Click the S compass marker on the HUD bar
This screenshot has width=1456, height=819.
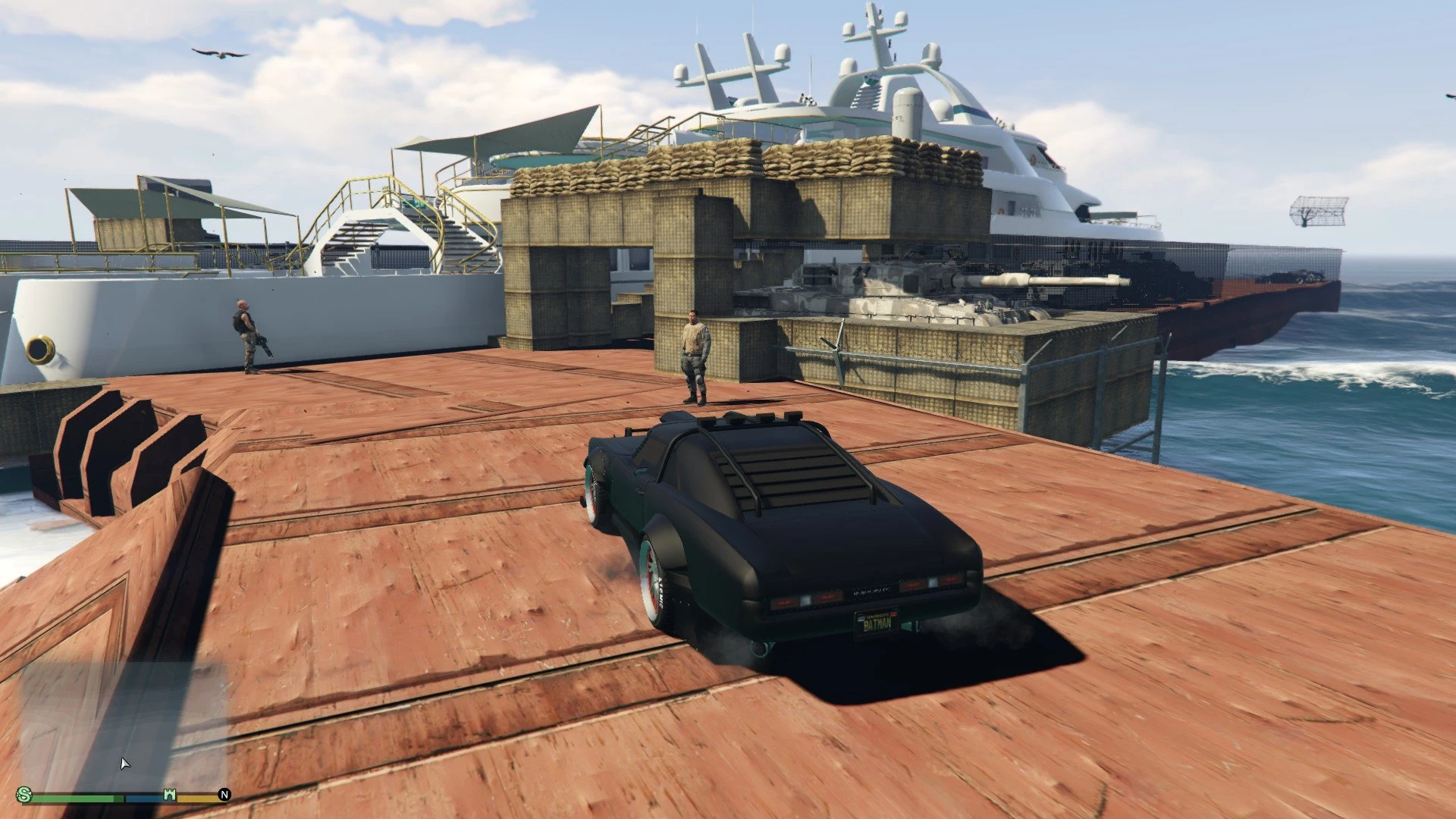pyautogui.click(x=24, y=795)
